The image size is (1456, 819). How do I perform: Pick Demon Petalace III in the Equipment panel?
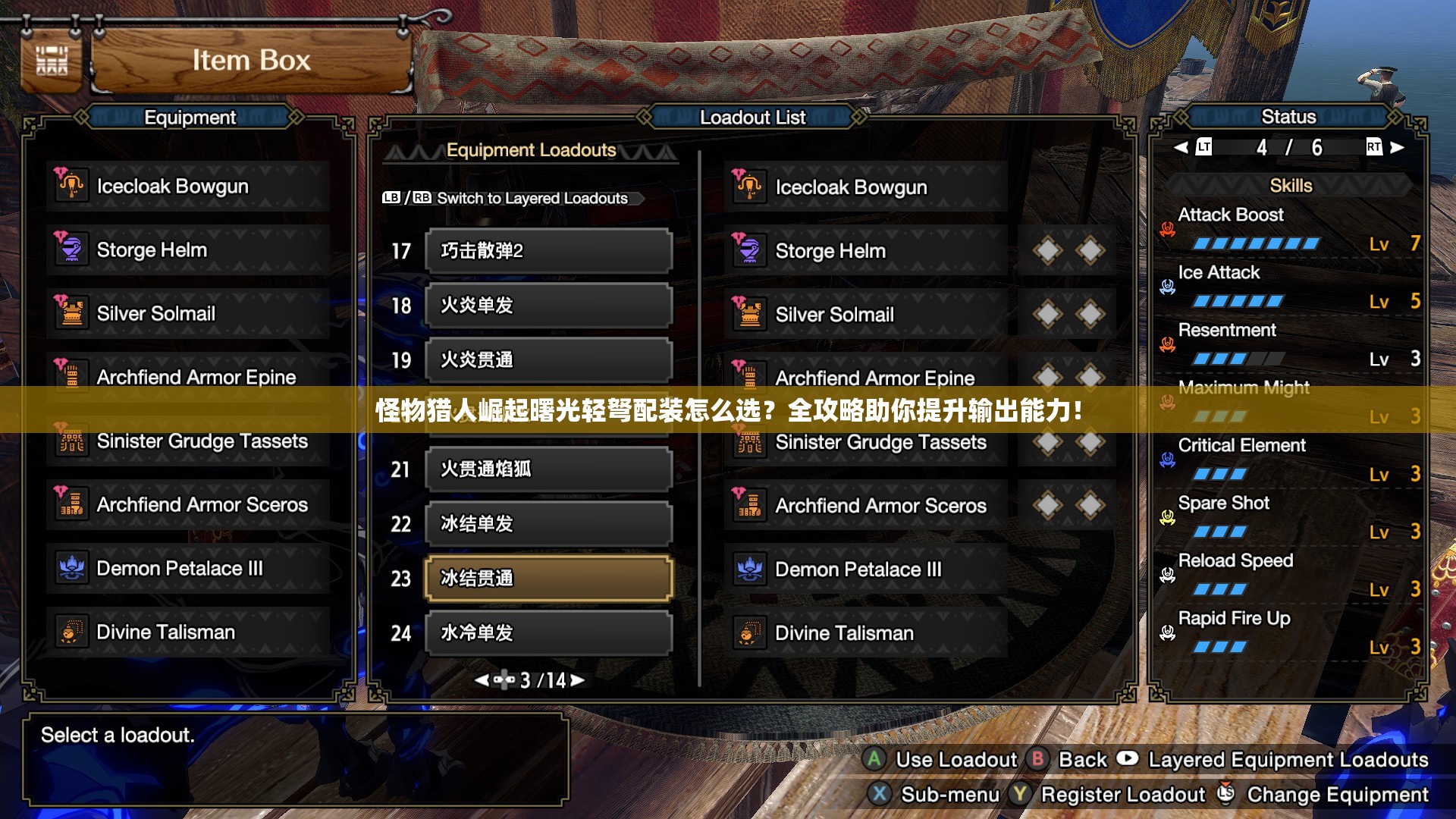(188, 569)
